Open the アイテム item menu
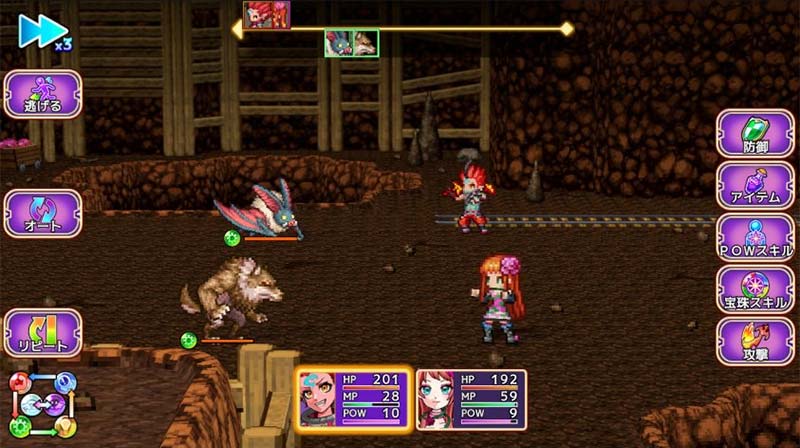This screenshot has height=448, width=800. click(x=755, y=186)
